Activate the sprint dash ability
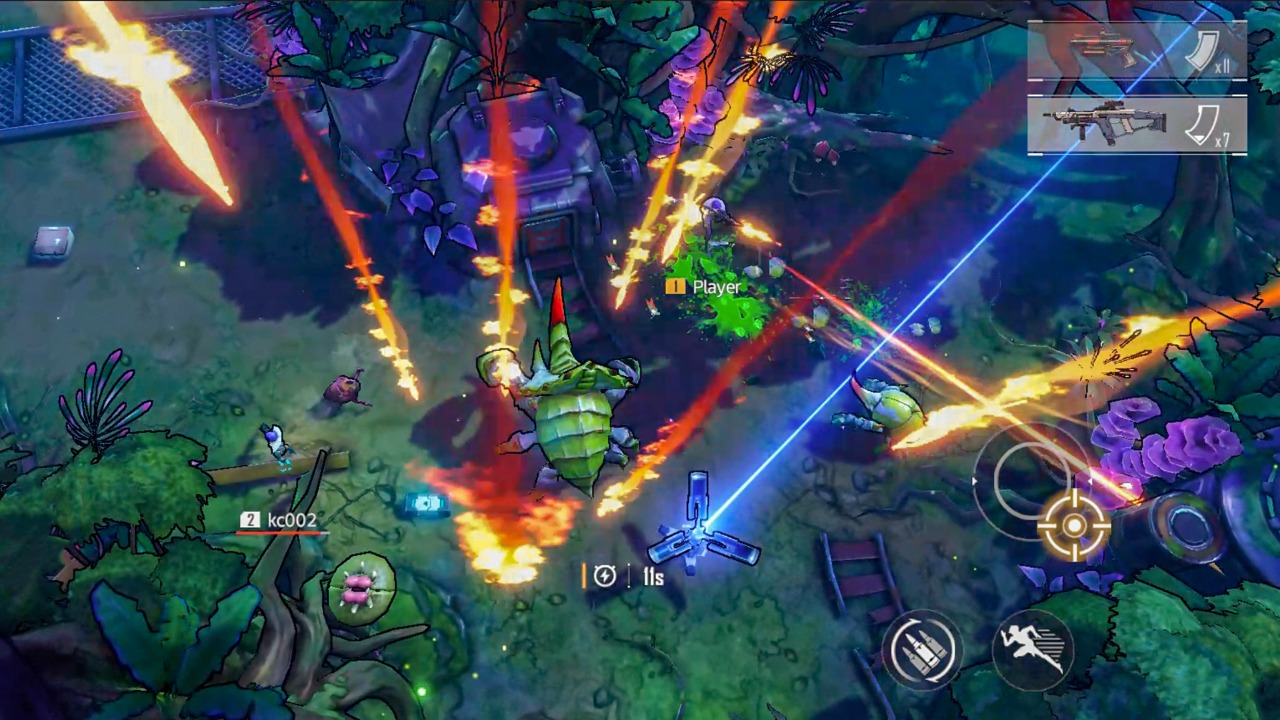This screenshot has height=720, width=1280. pos(1032,648)
